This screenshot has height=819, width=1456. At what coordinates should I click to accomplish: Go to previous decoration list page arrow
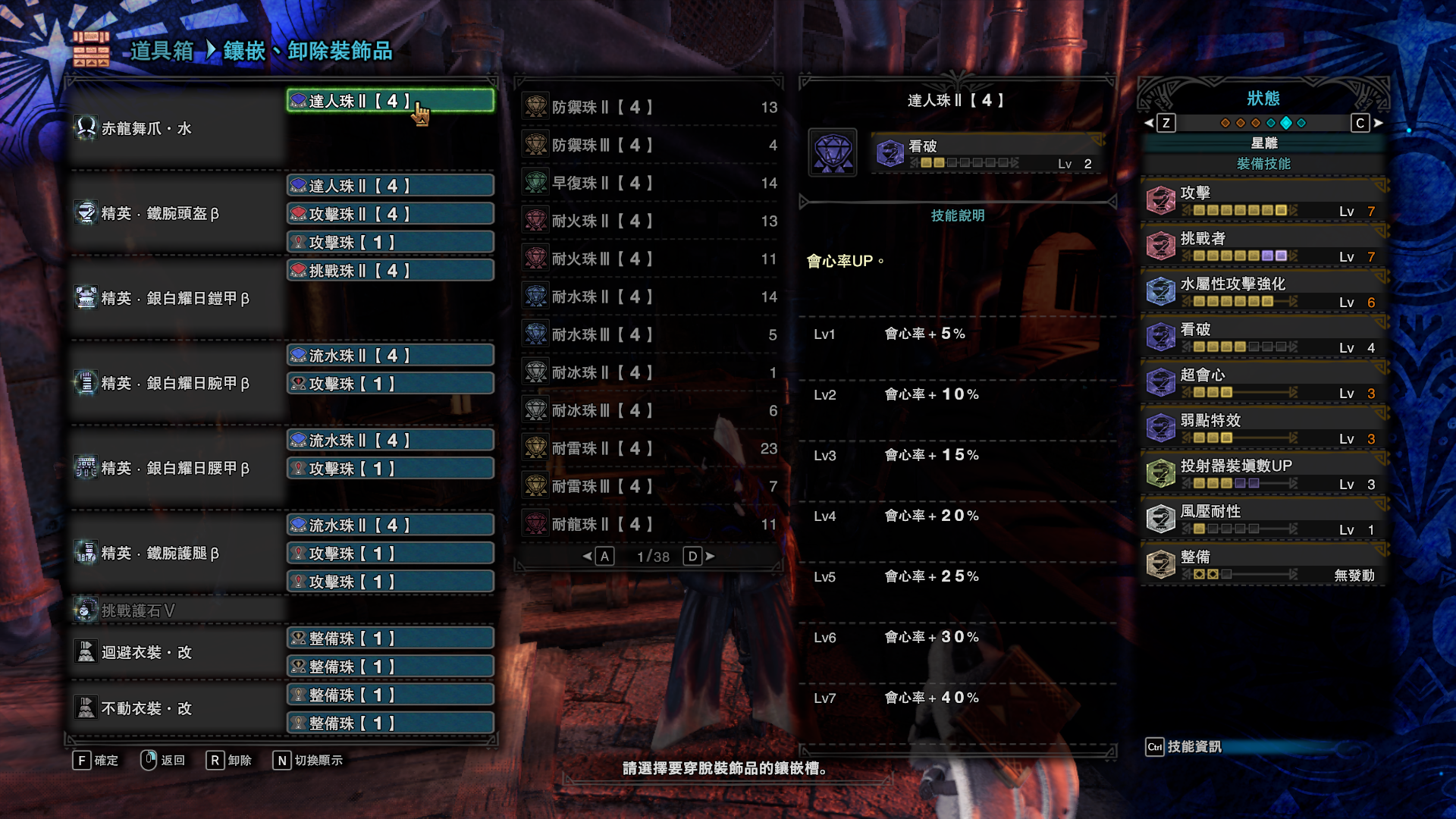tap(587, 557)
